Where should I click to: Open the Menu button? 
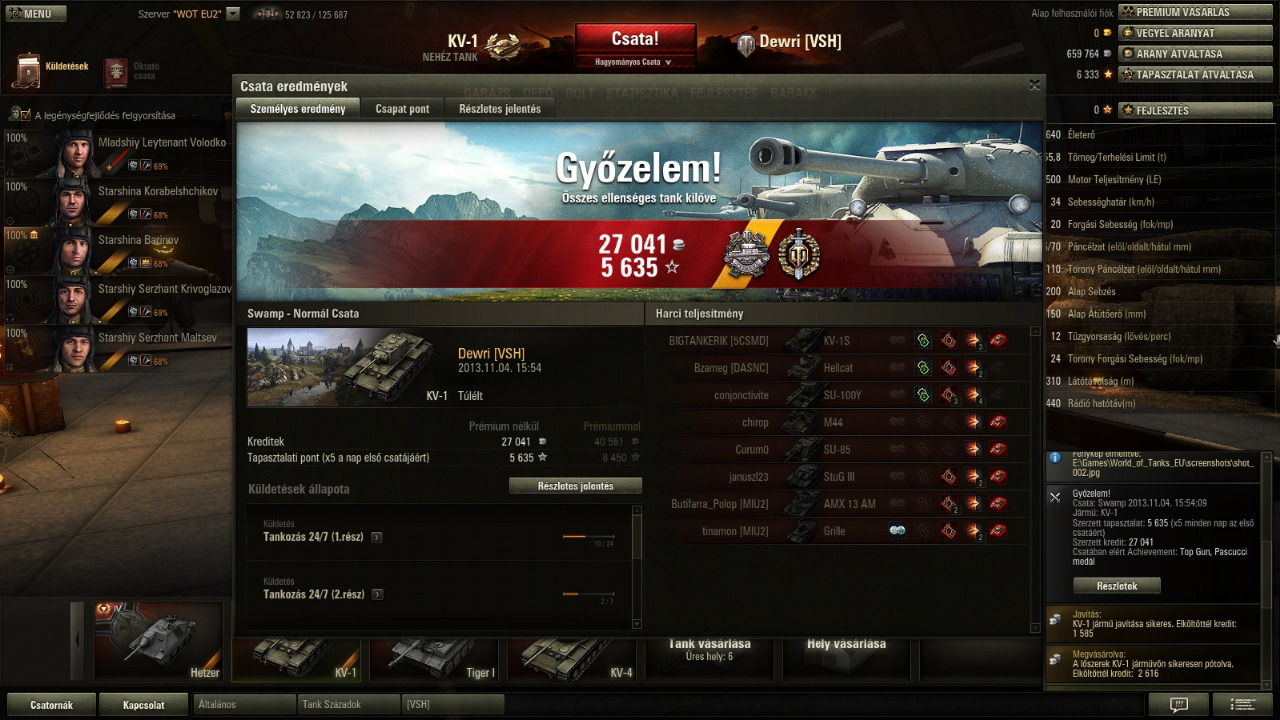pos(35,14)
